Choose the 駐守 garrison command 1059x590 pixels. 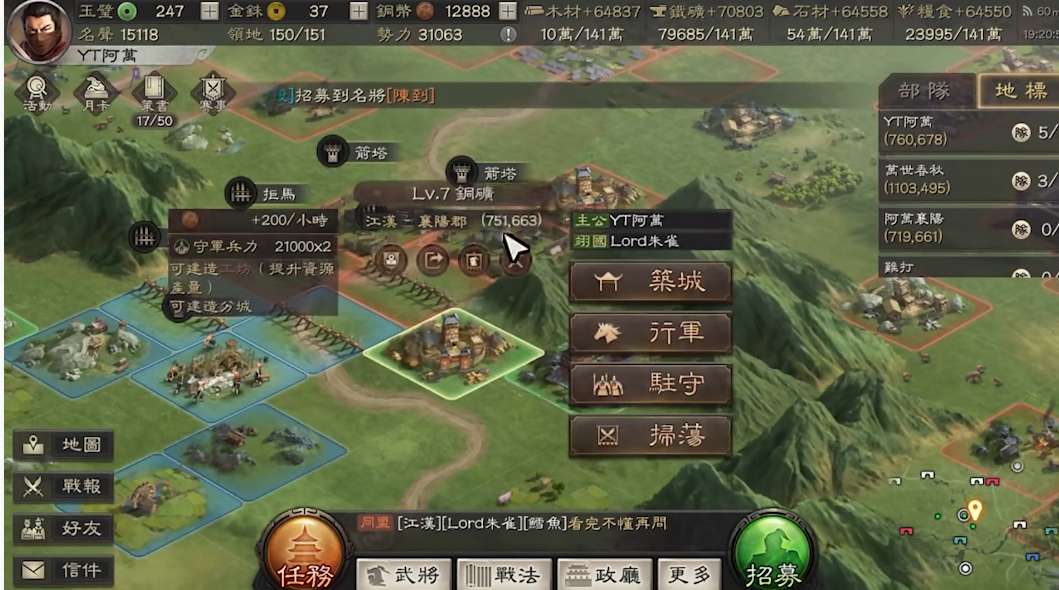tap(650, 385)
